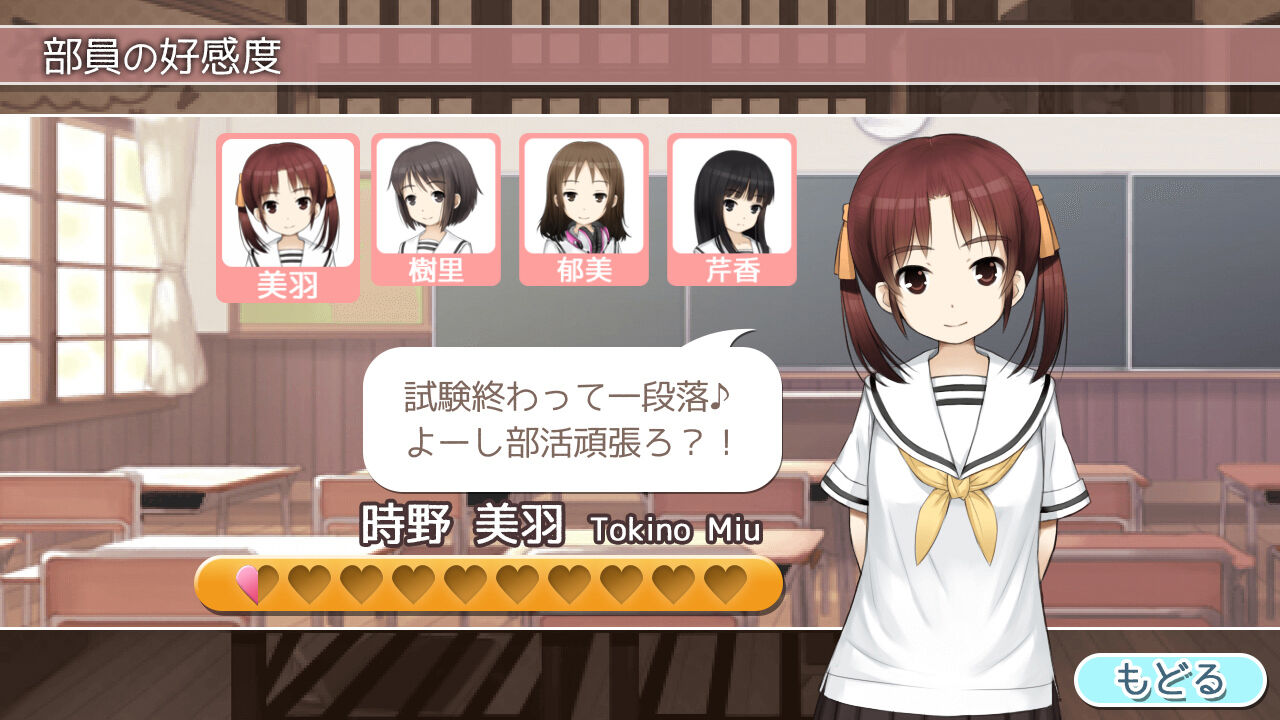Click the last heart in the gauge
The width and height of the screenshot is (1280, 720).
pyautogui.click(x=727, y=584)
